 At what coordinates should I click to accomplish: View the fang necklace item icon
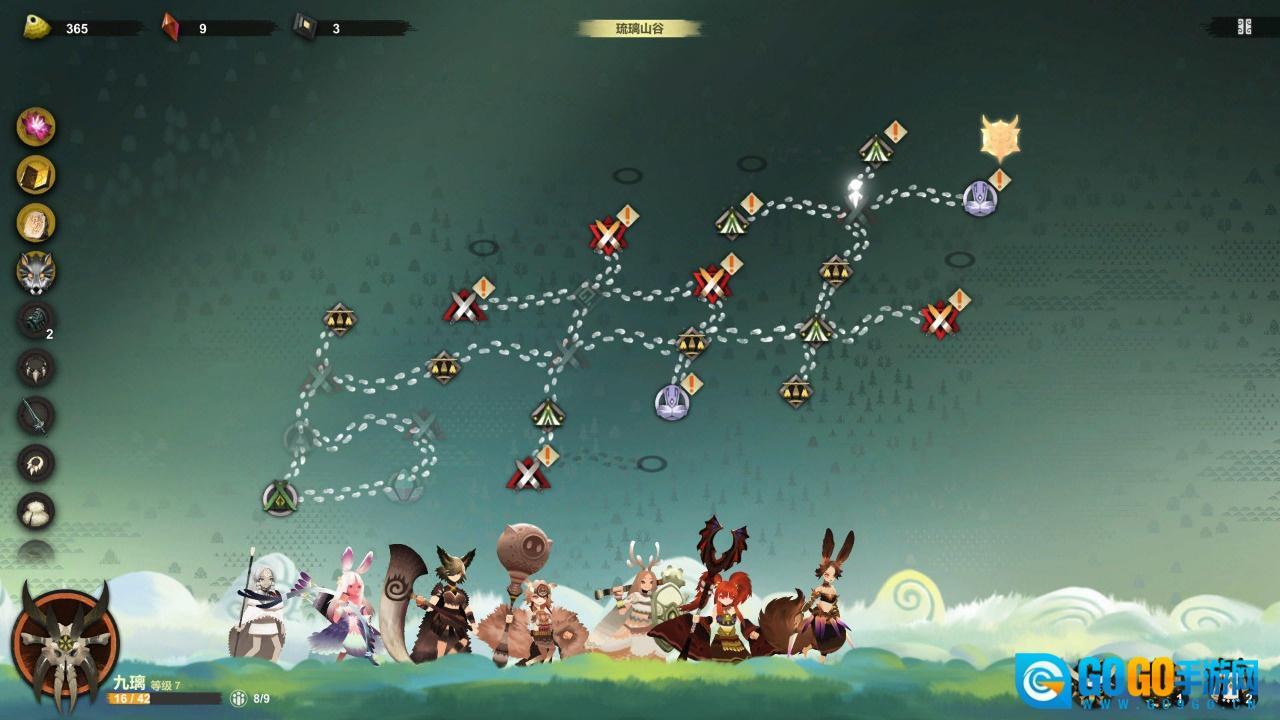pos(36,367)
